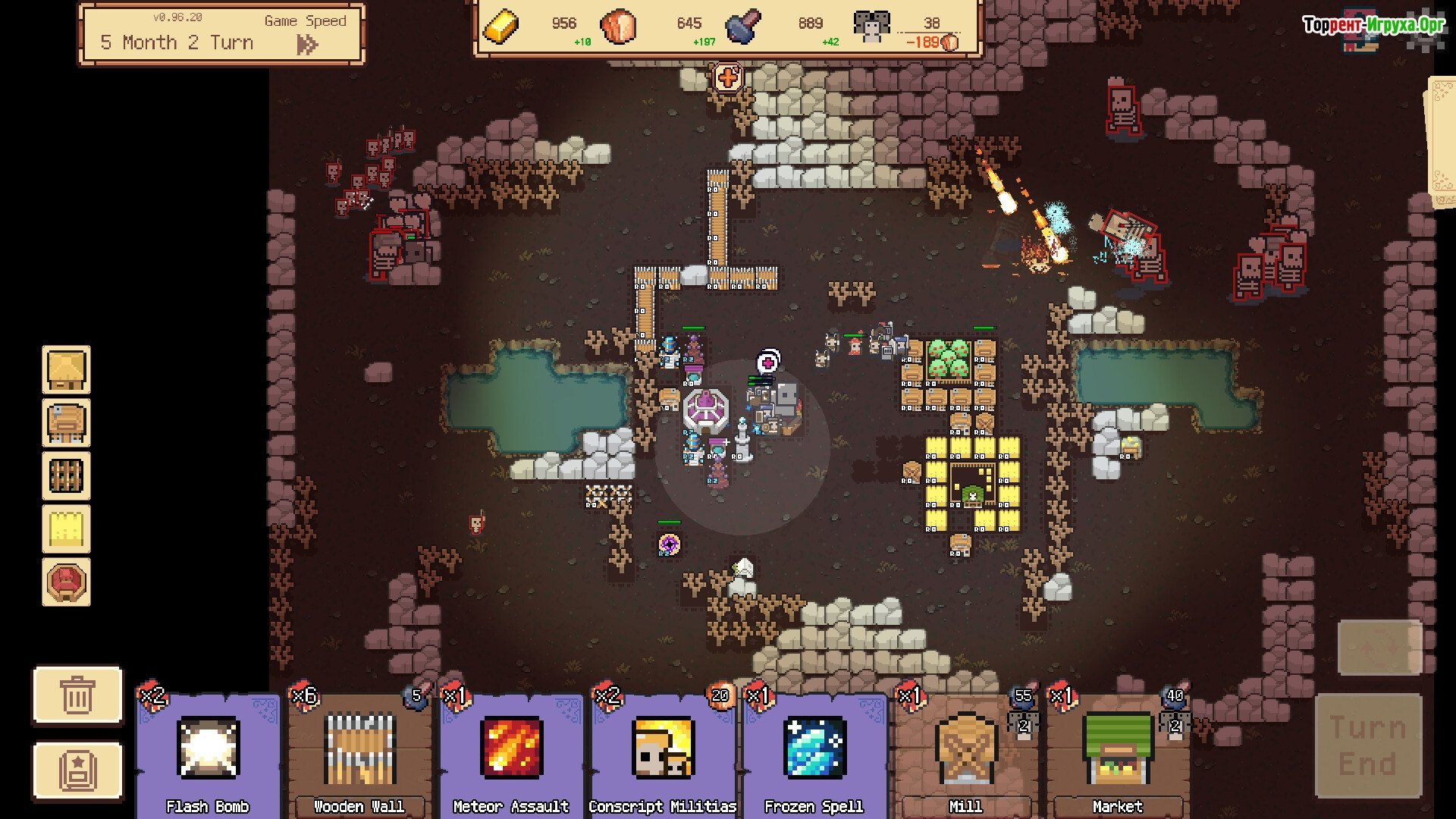Screen dimensions: 1456x819
Task: Choose the Market building card
Action: tap(1117, 752)
